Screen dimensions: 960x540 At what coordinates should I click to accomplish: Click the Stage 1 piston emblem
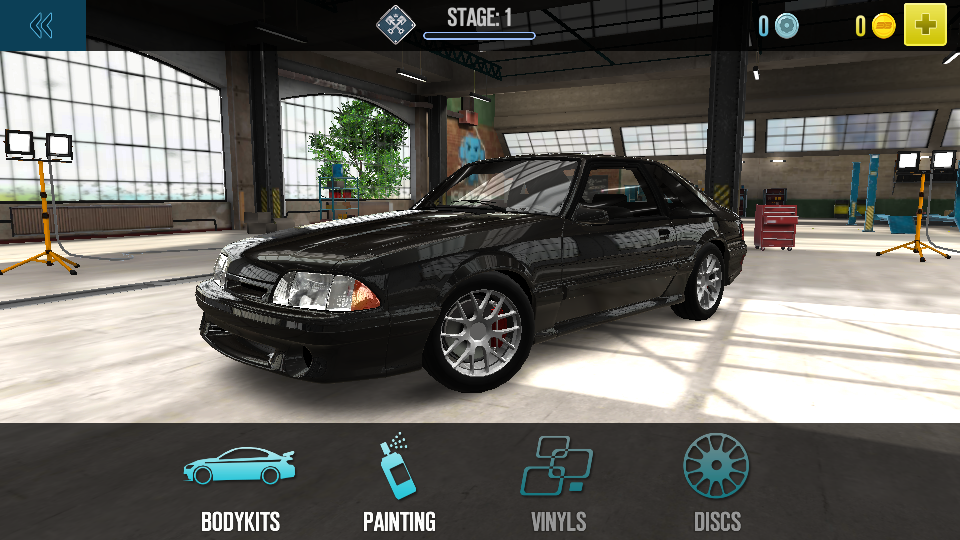coord(395,24)
